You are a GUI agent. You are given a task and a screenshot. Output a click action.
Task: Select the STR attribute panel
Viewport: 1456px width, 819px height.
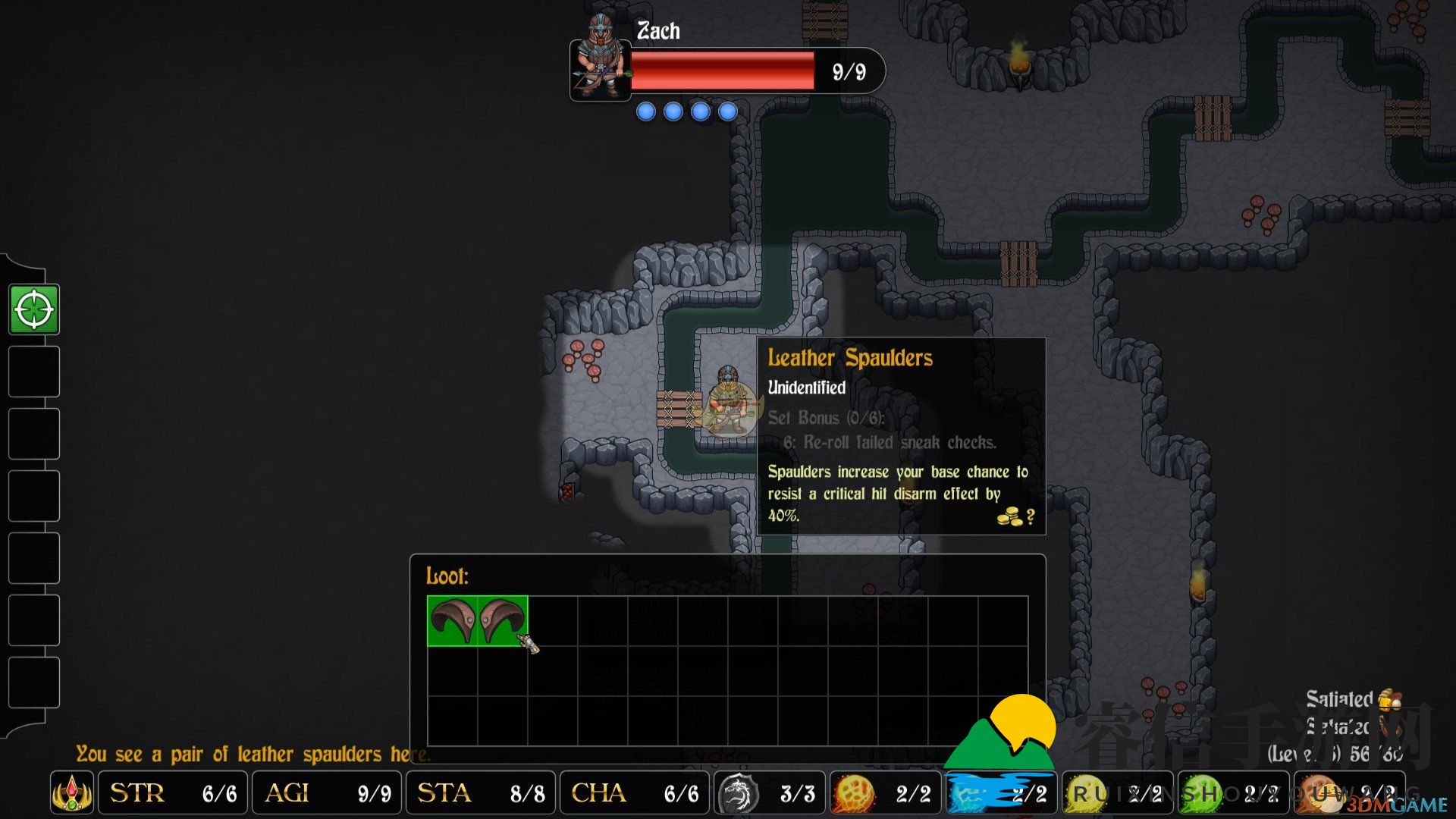pos(173,793)
